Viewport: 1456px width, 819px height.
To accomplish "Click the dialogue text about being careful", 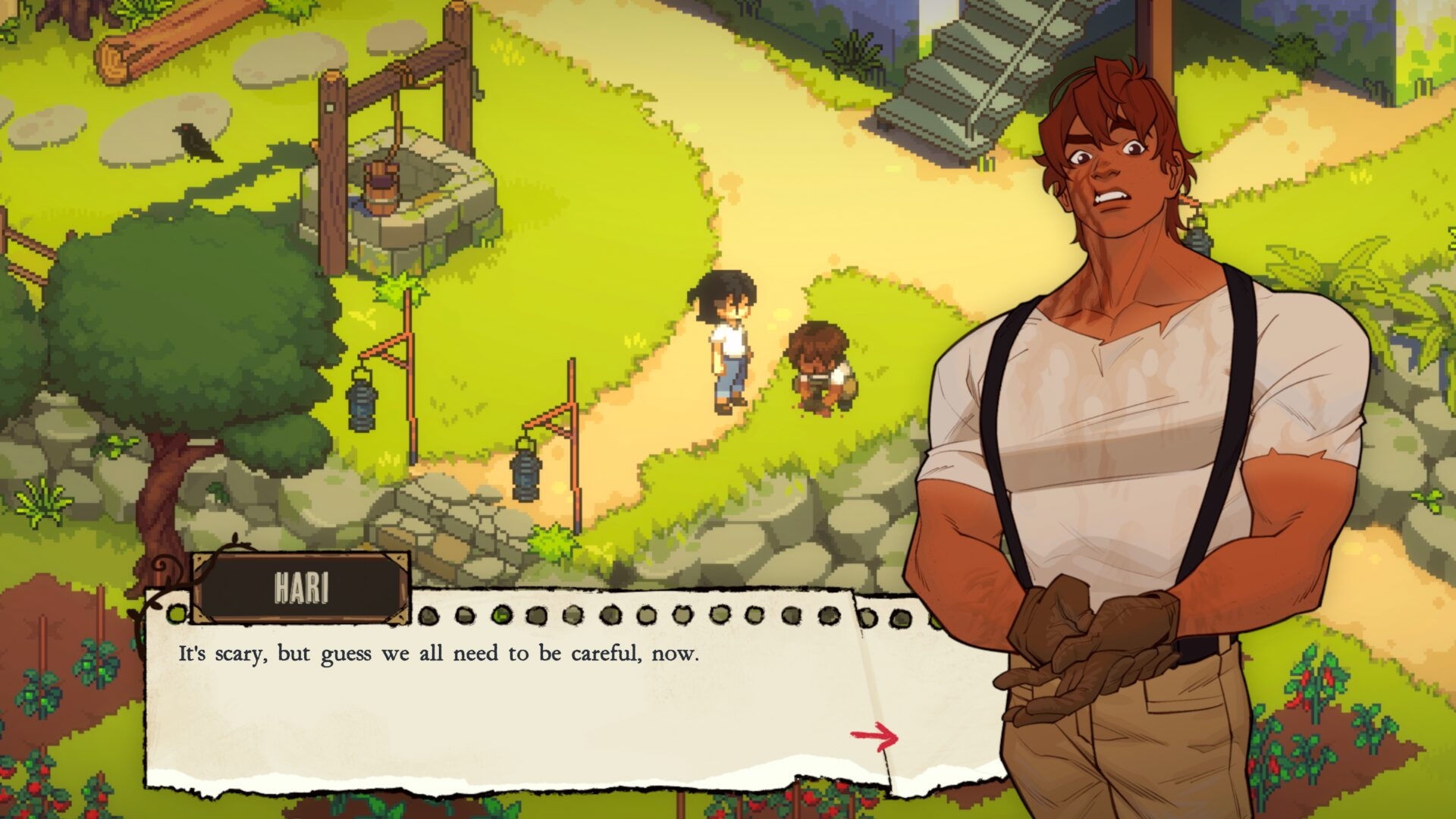I will point(440,652).
